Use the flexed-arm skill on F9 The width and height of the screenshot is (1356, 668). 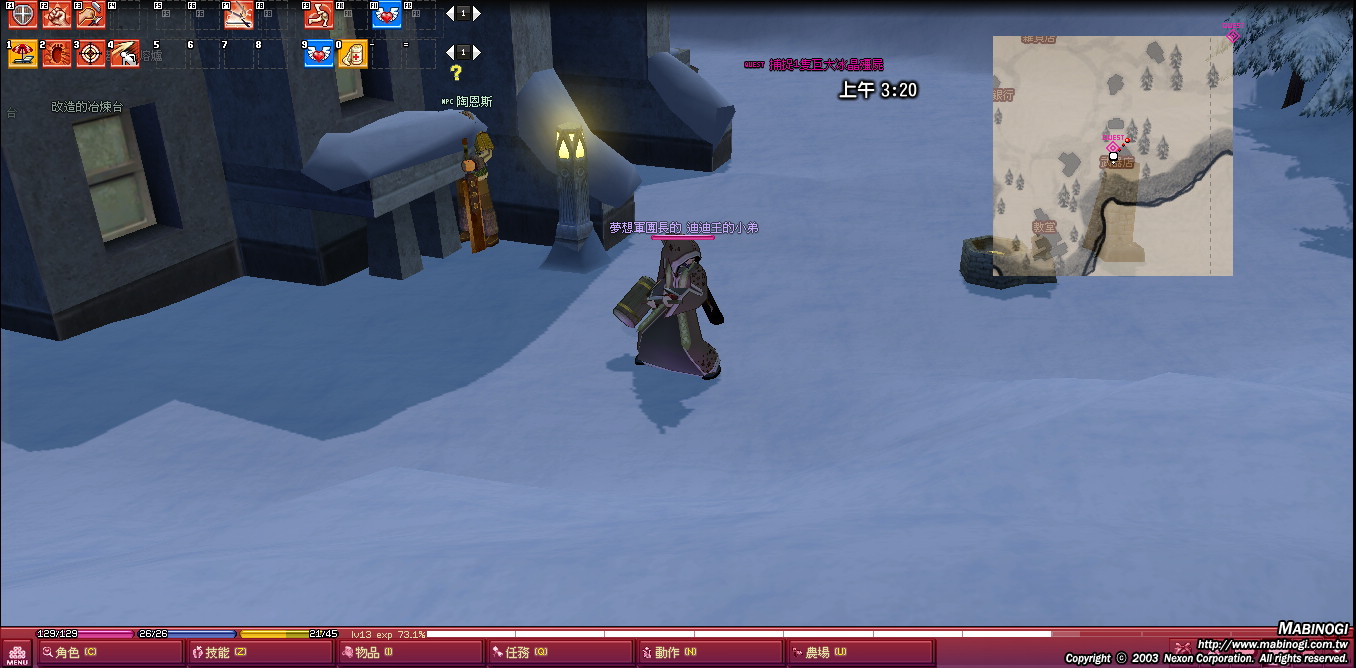(318, 14)
